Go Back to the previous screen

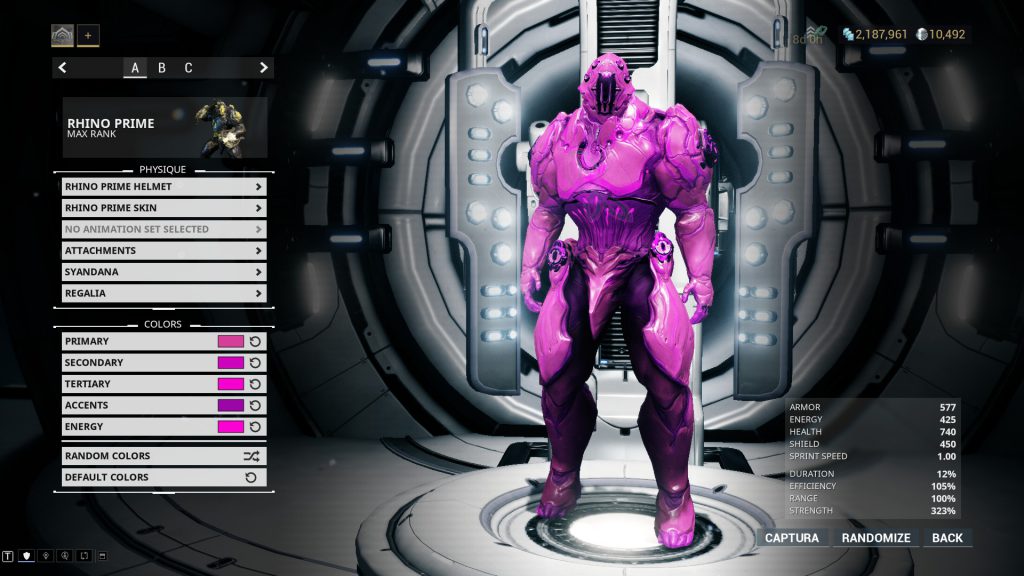947,538
